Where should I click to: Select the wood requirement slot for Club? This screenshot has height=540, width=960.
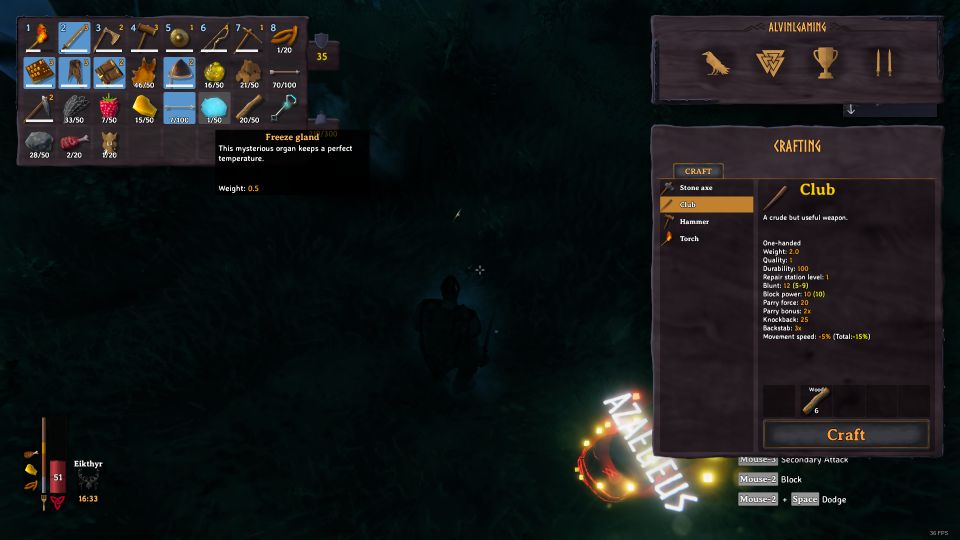pyautogui.click(x=812, y=401)
